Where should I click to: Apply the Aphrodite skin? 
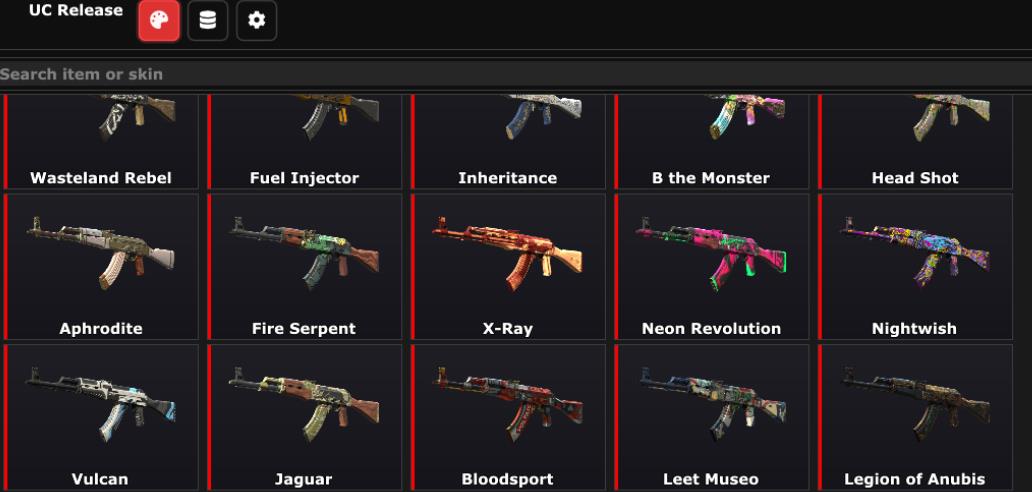tap(101, 267)
